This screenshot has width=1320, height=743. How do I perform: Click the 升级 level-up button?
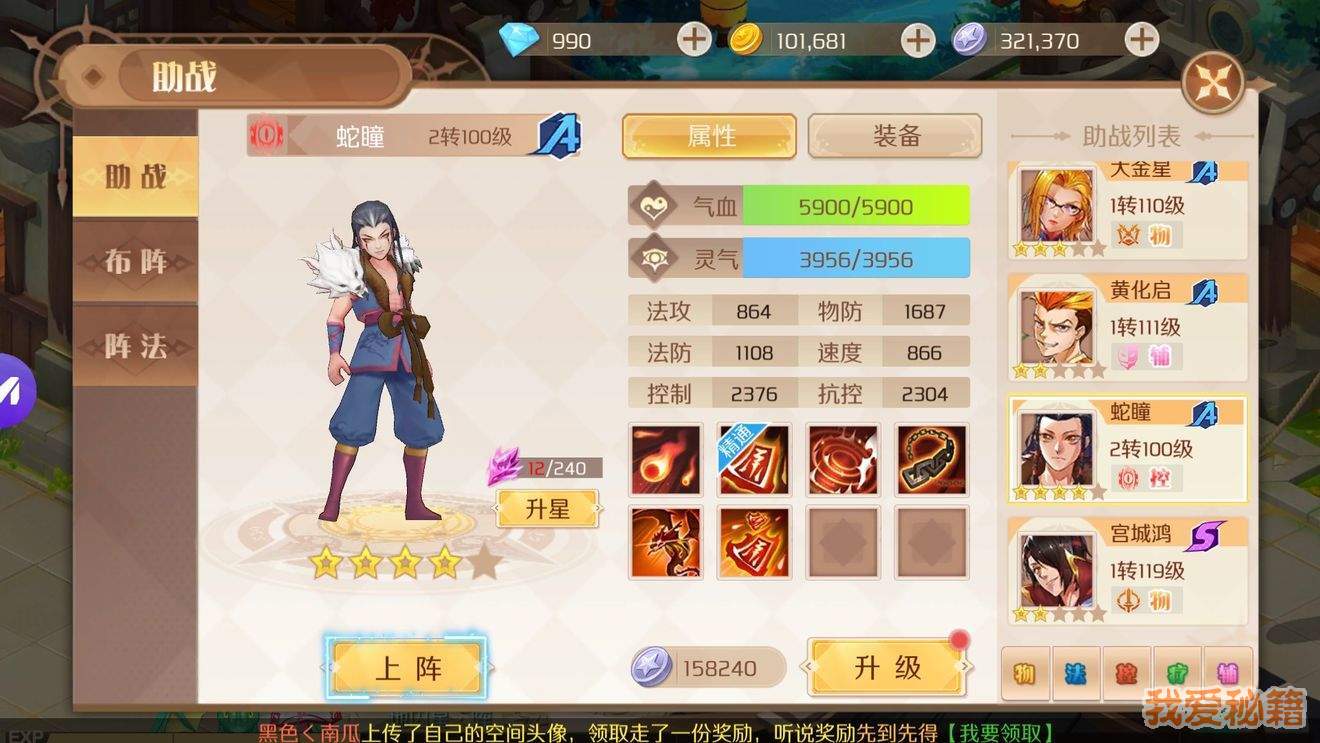887,668
